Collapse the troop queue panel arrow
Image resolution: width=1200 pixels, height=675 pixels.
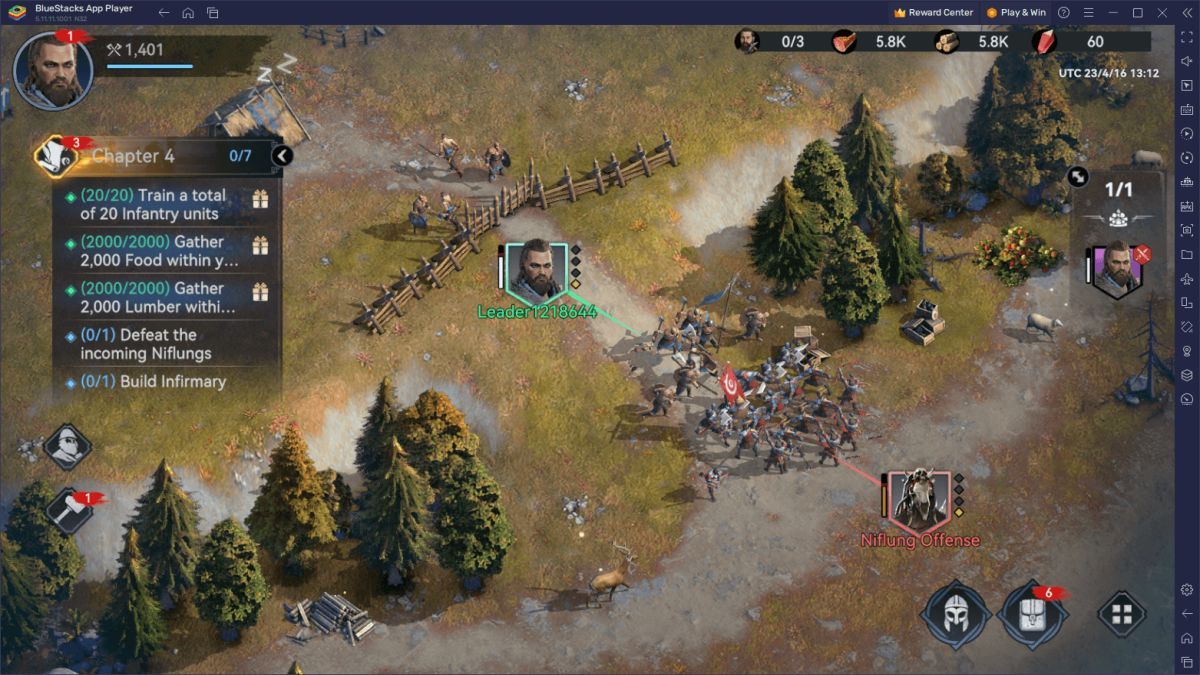click(1078, 176)
